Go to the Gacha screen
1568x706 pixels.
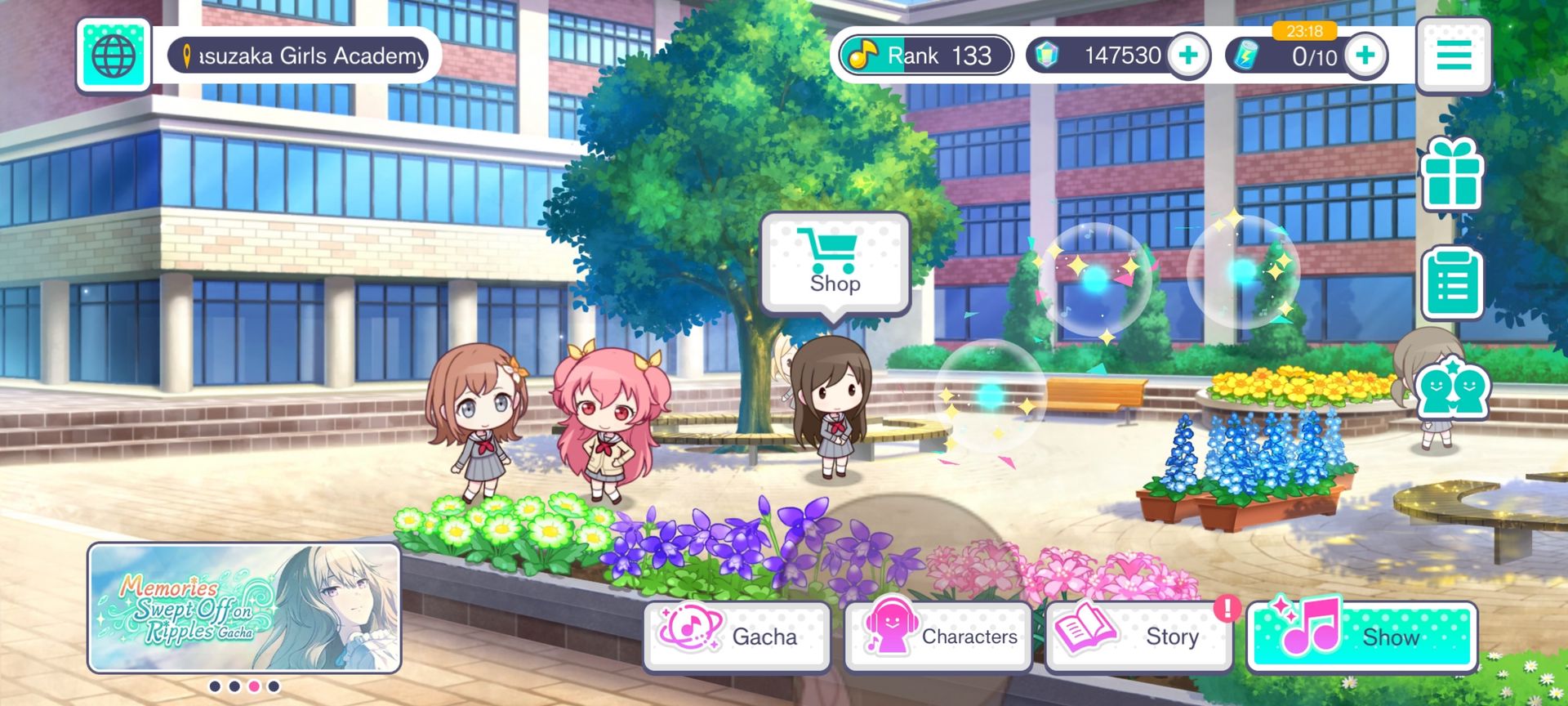click(737, 636)
